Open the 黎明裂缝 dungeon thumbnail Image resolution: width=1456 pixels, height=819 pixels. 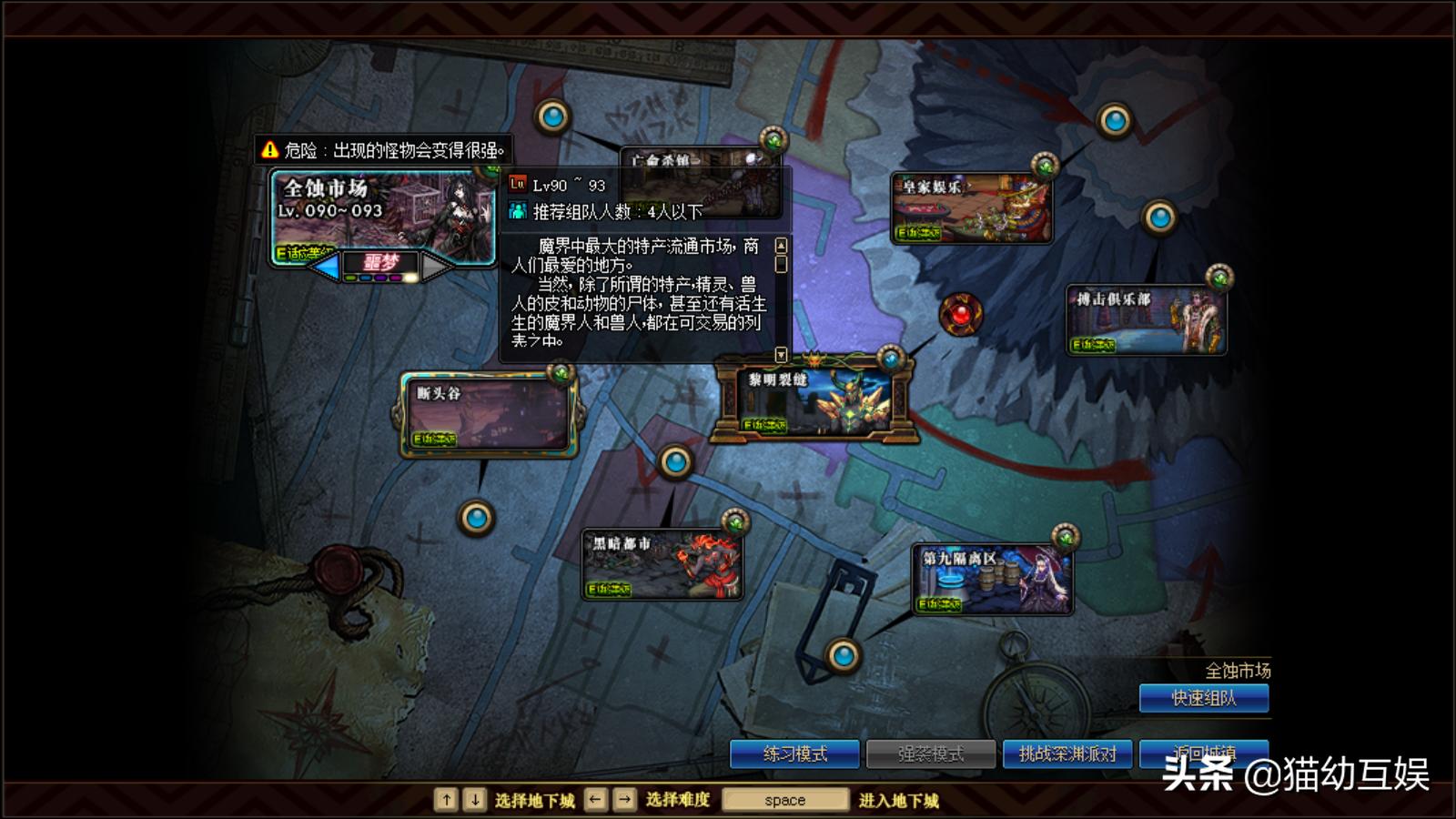point(813,399)
